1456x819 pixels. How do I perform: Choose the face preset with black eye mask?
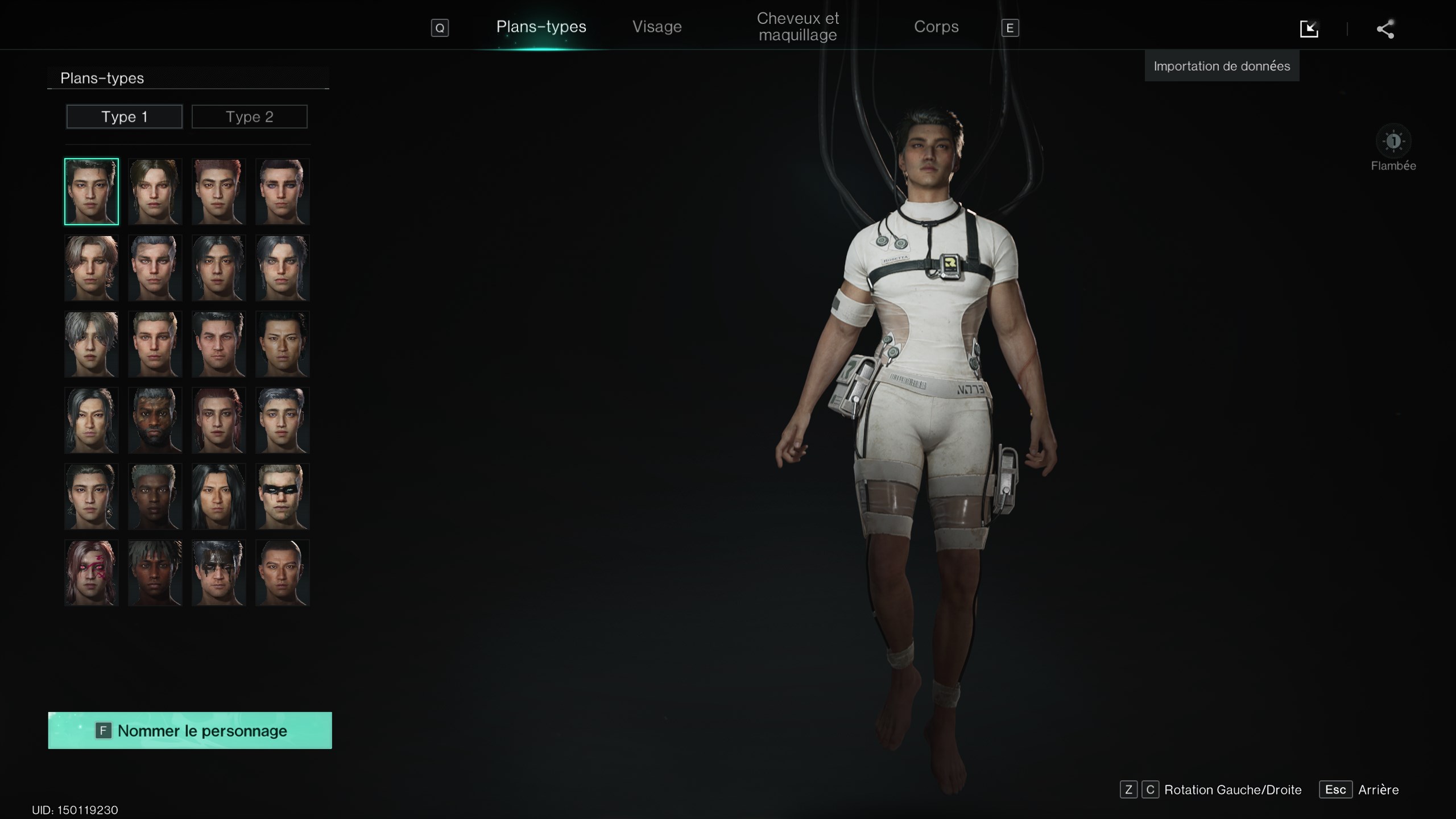[283, 497]
